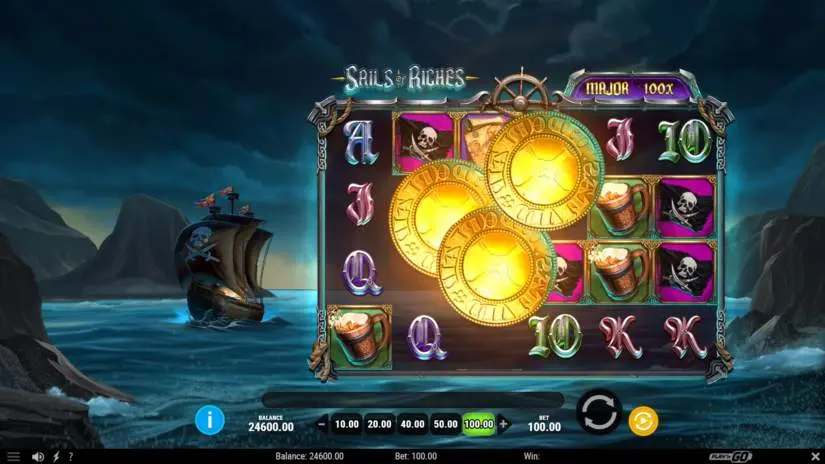Activate the yellow autoplay button

point(643,421)
